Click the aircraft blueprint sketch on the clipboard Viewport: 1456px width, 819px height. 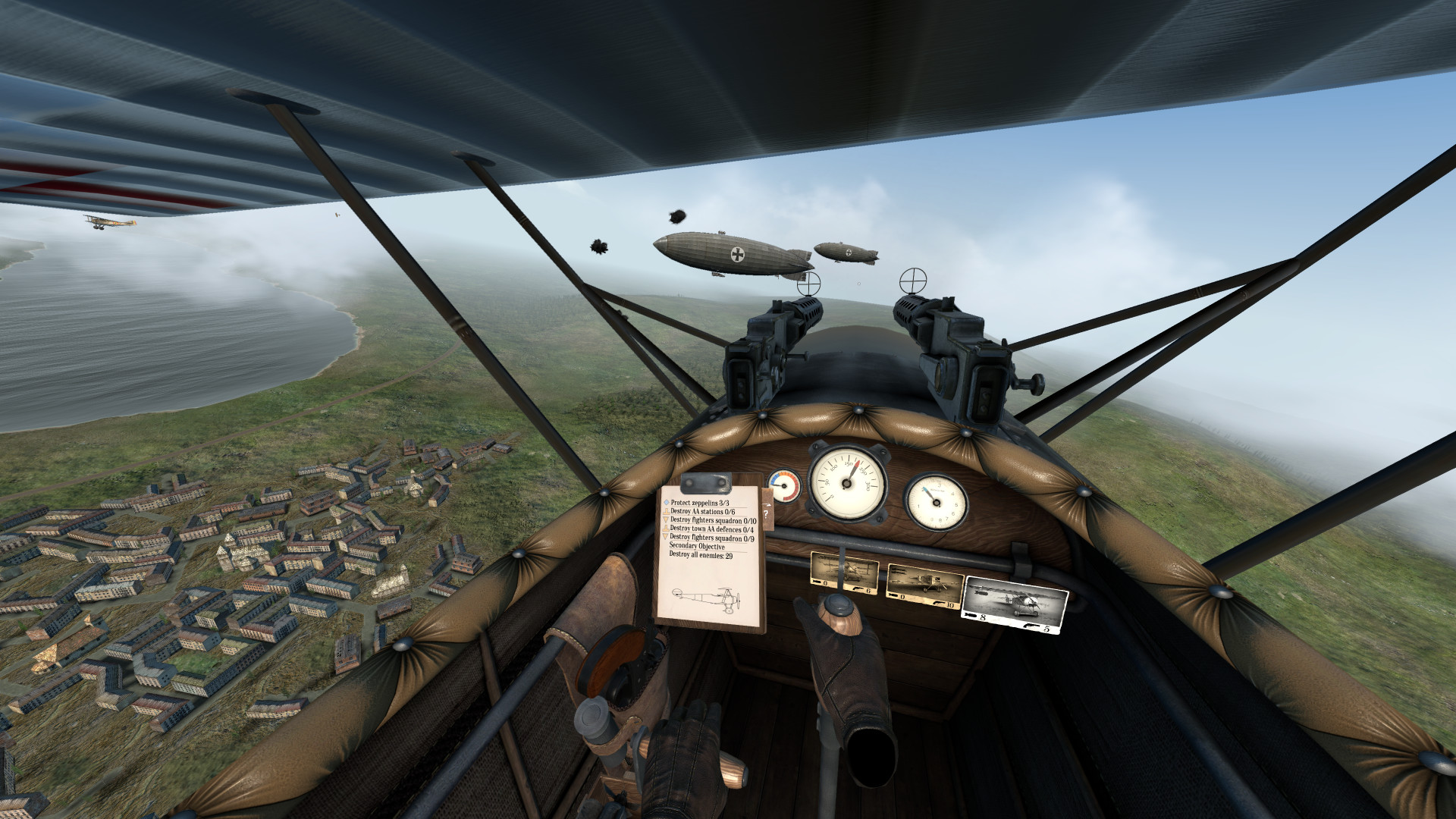coord(705,599)
